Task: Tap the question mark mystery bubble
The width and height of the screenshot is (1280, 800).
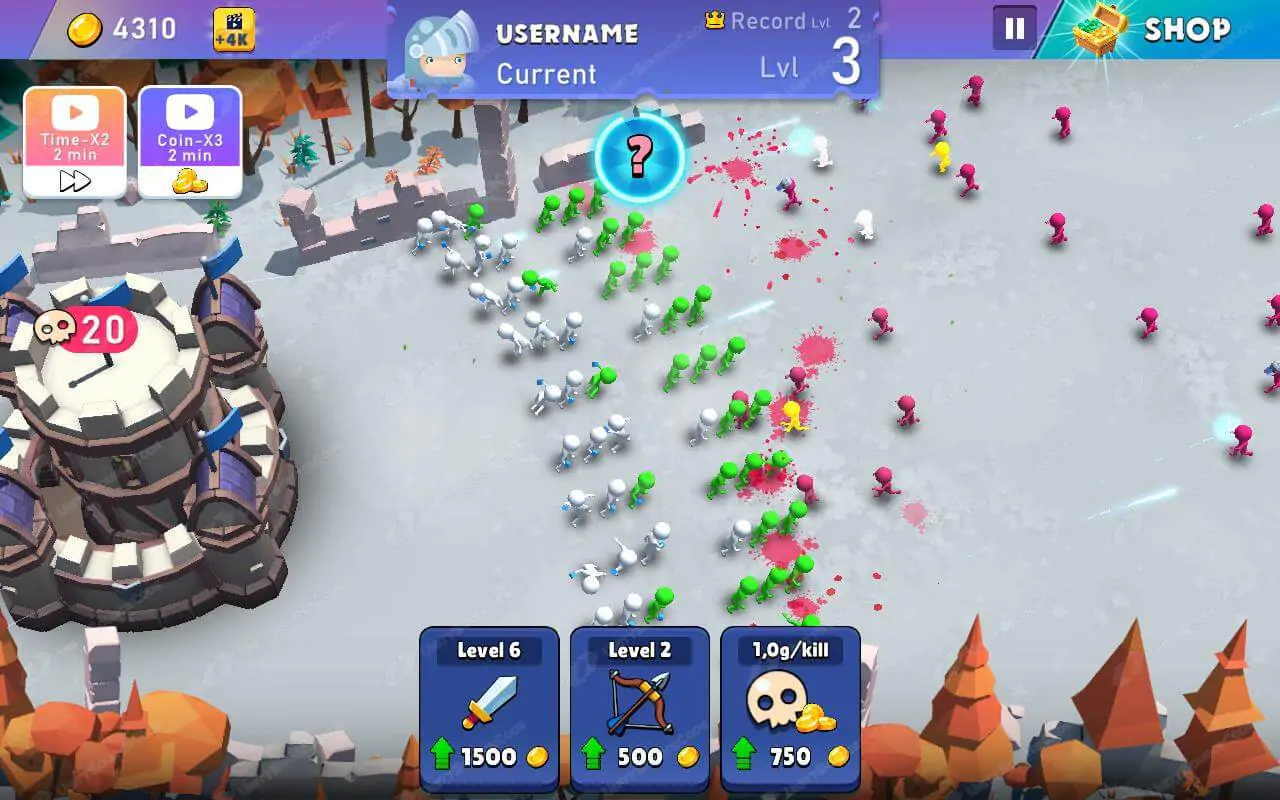Action: click(640, 155)
